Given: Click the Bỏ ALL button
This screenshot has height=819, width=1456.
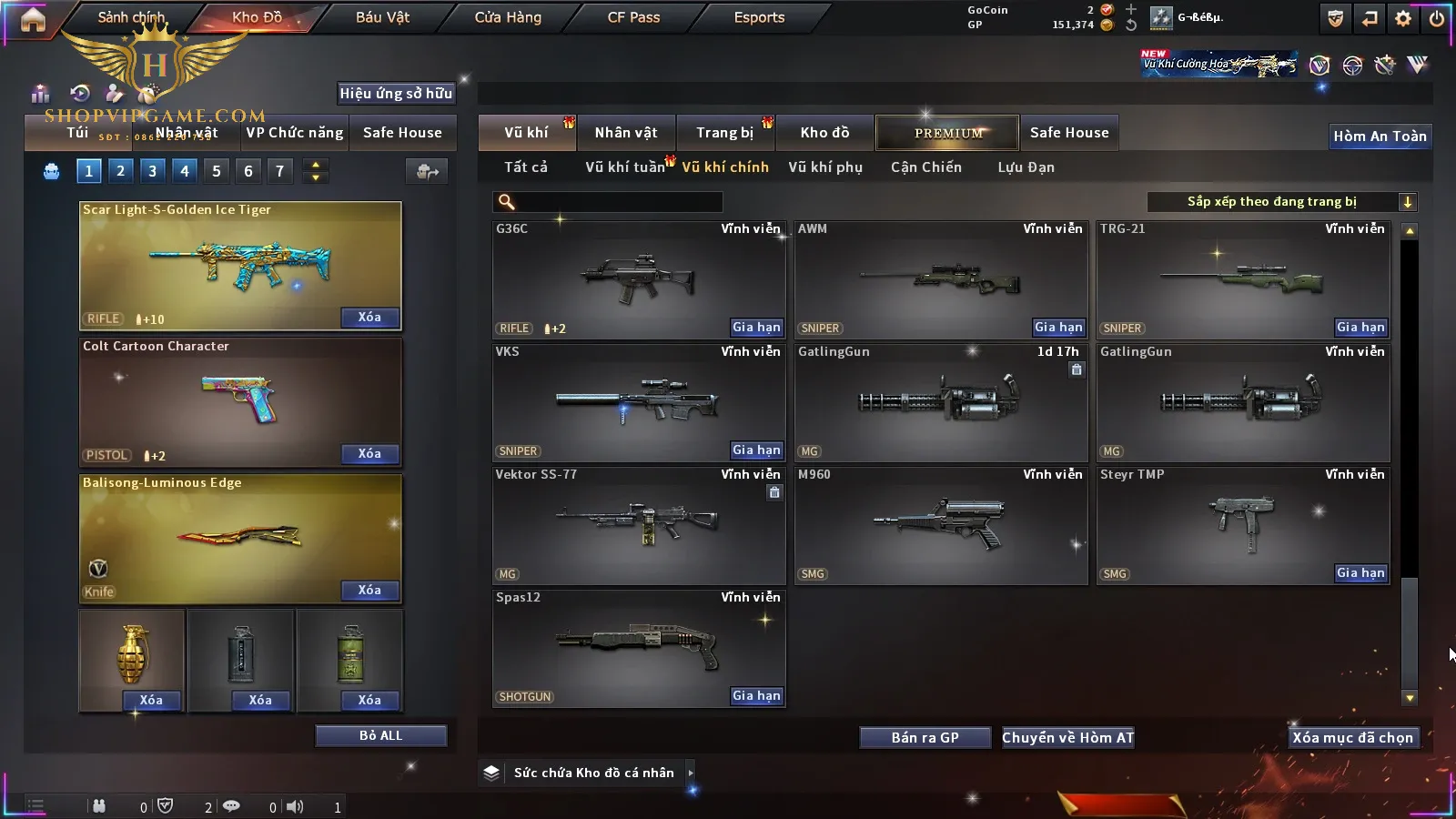Looking at the screenshot, I should 380,735.
